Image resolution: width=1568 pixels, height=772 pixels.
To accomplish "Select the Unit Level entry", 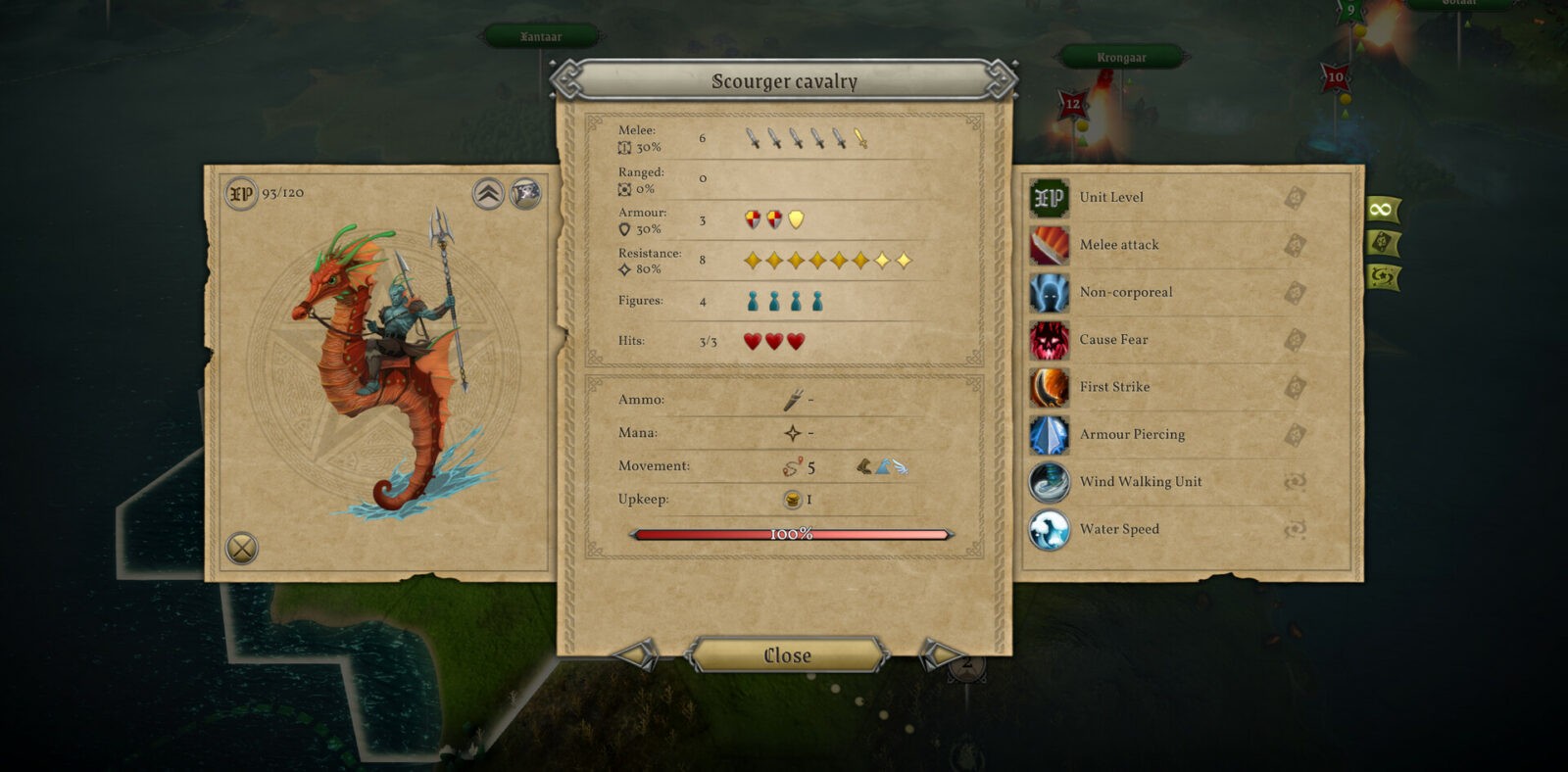I will click(x=1111, y=197).
